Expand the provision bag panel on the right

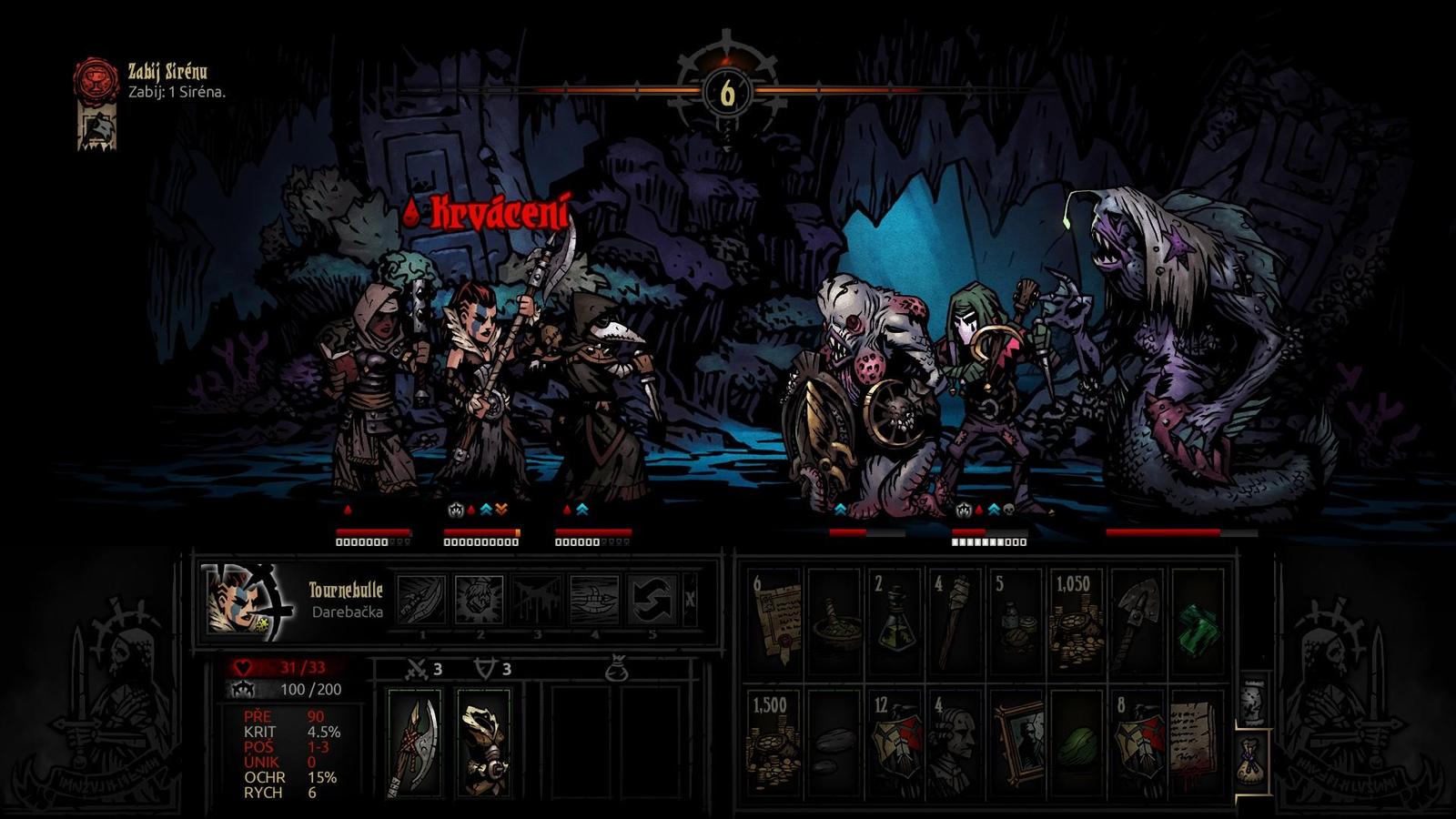pyautogui.click(x=1254, y=761)
